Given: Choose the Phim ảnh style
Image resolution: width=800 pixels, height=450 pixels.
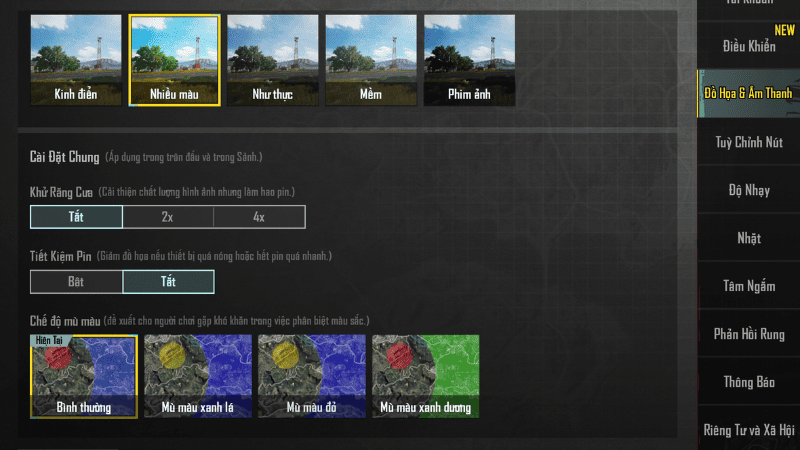Looking at the screenshot, I should click(469, 60).
